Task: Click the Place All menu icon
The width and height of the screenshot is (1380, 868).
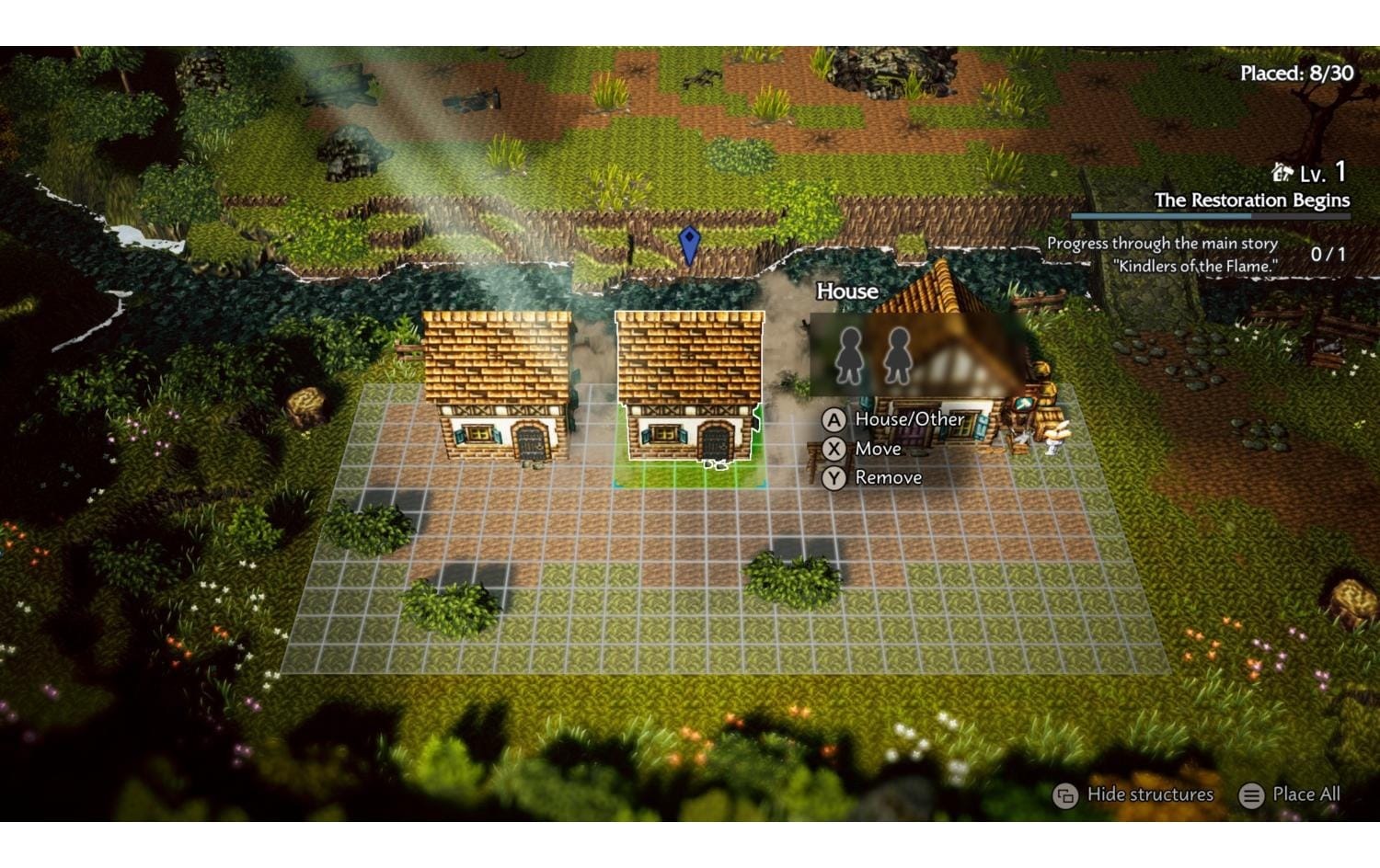Action: [1249, 794]
